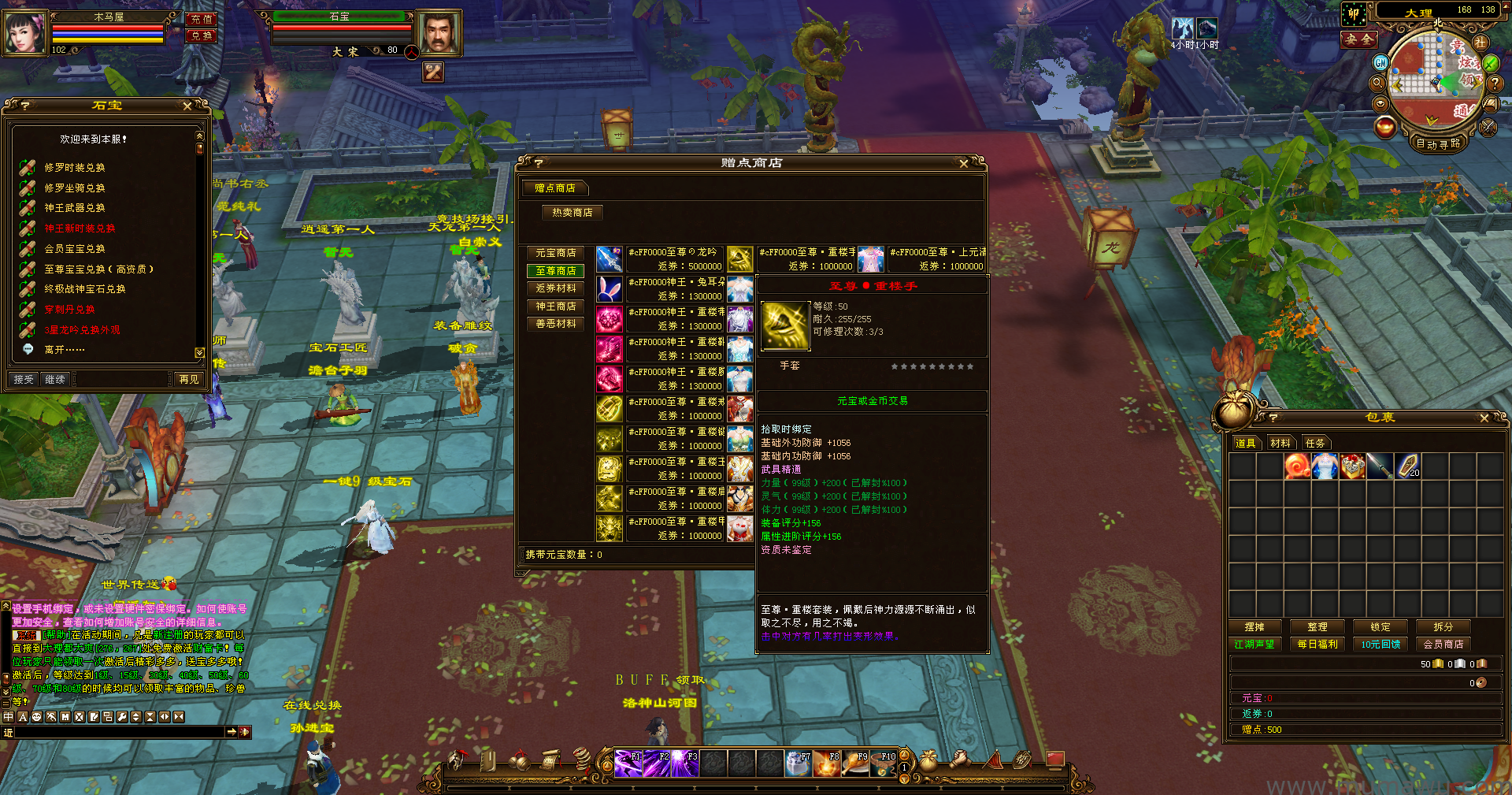
Task: Open the 会员商店 from the bag
Action: pyautogui.click(x=1443, y=645)
